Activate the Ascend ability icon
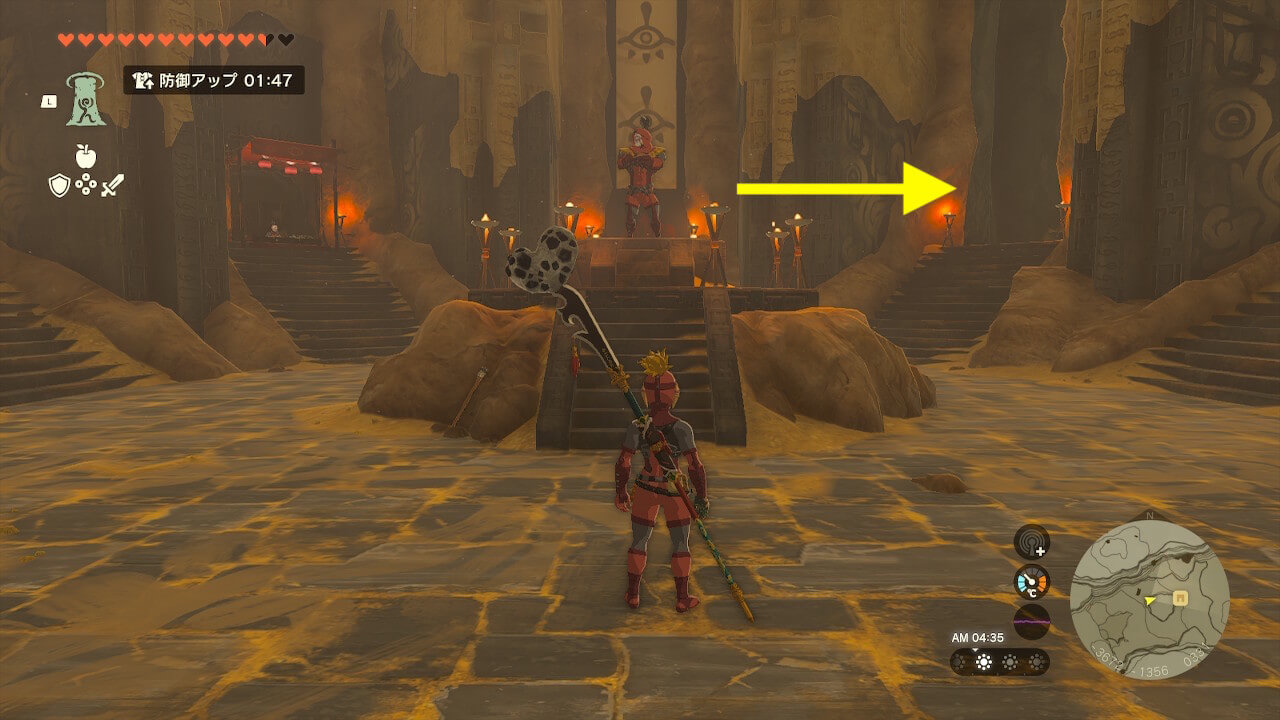Image resolution: width=1280 pixels, height=720 pixels. [86, 100]
